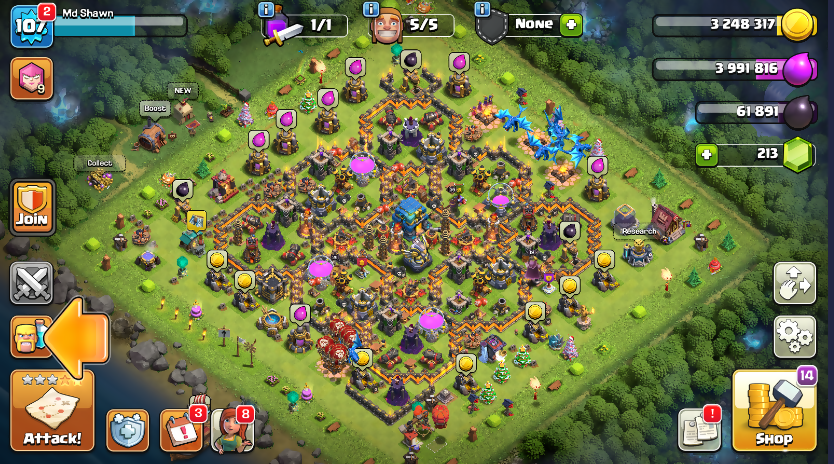Click the level 107 experience badge
The width and height of the screenshot is (834, 464).
pos(30,27)
